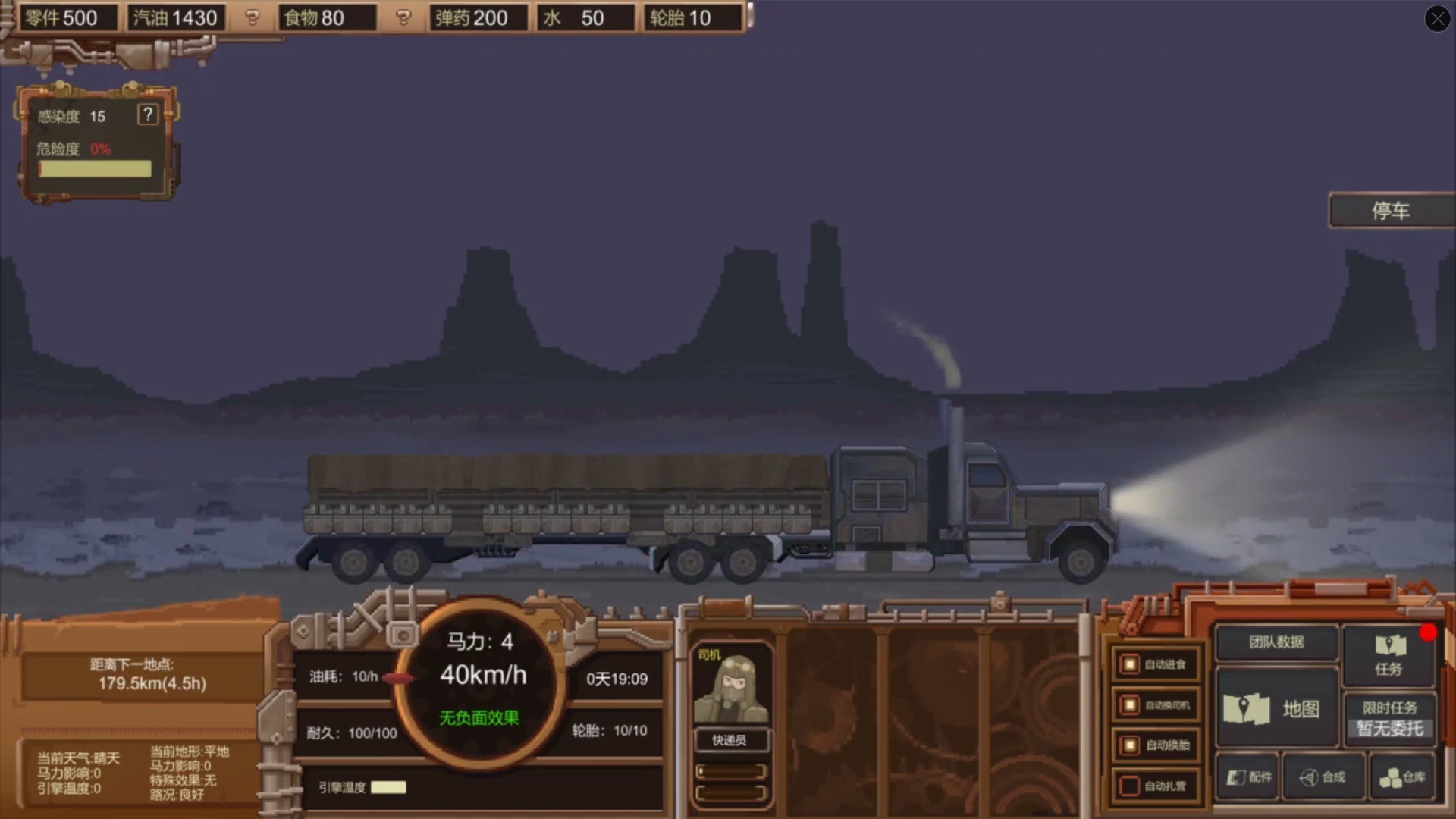The width and height of the screenshot is (1456, 819).
Task: Open the 感染度 infection help question mark
Action: [x=147, y=115]
